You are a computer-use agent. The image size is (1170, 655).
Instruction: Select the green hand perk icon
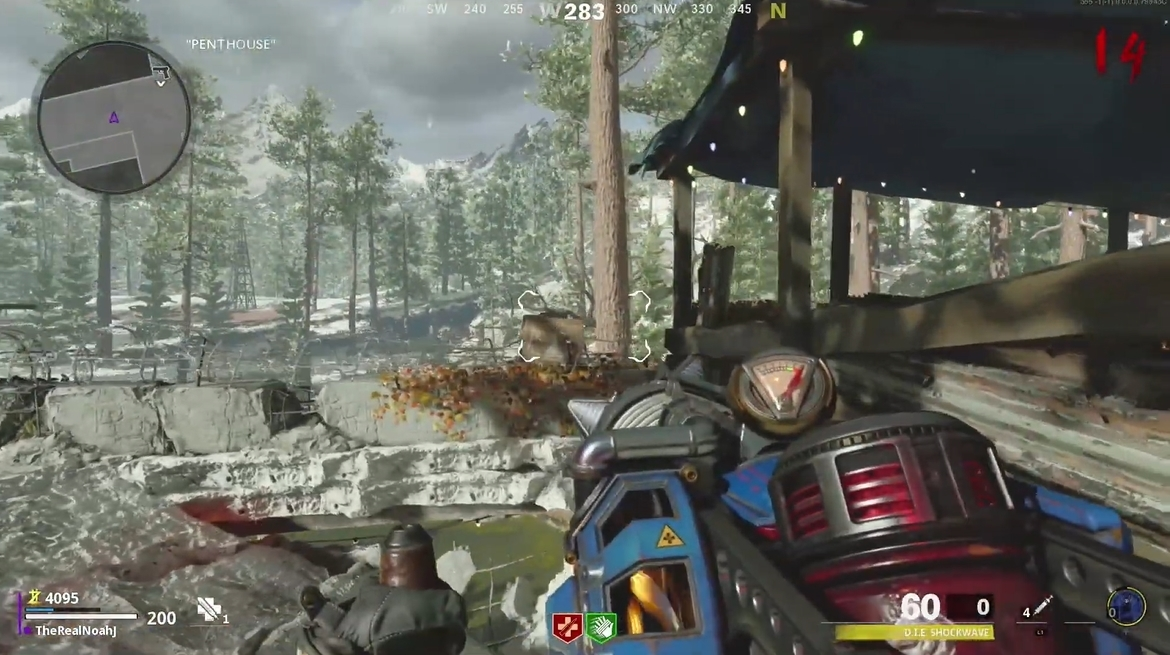pyautogui.click(x=601, y=627)
